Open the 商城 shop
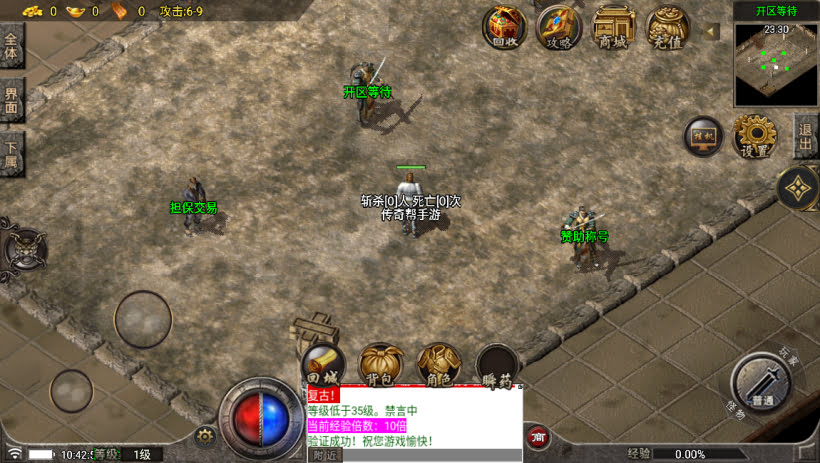 tap(613, 26)
